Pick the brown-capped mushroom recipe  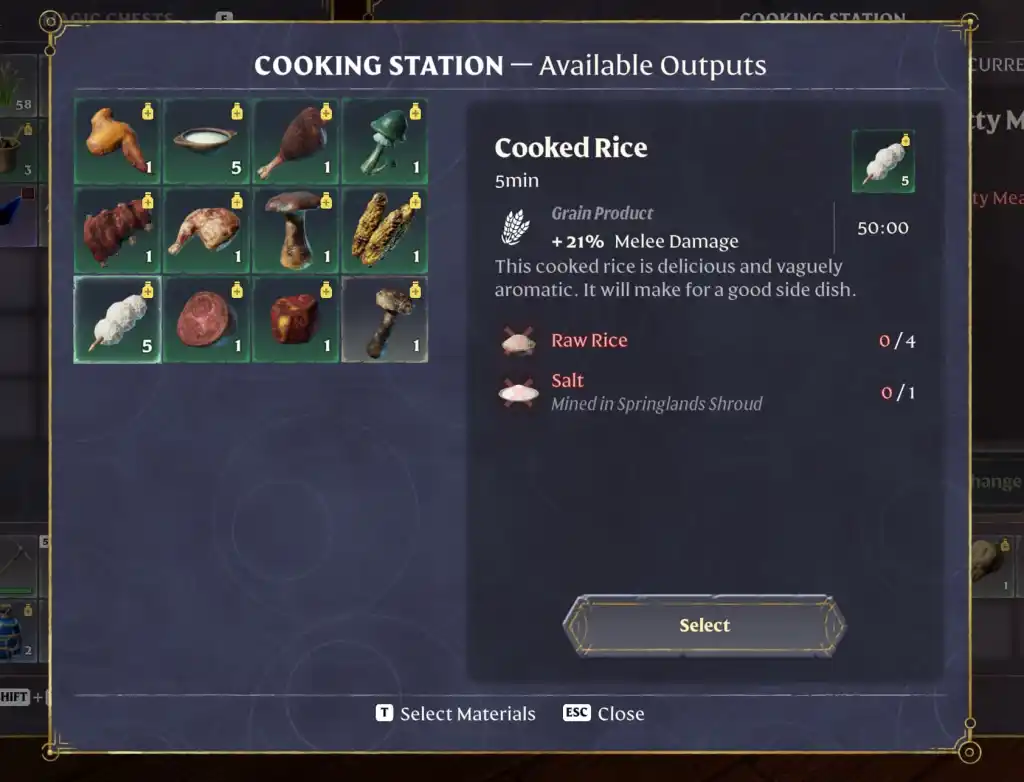[x=295, y=231]
